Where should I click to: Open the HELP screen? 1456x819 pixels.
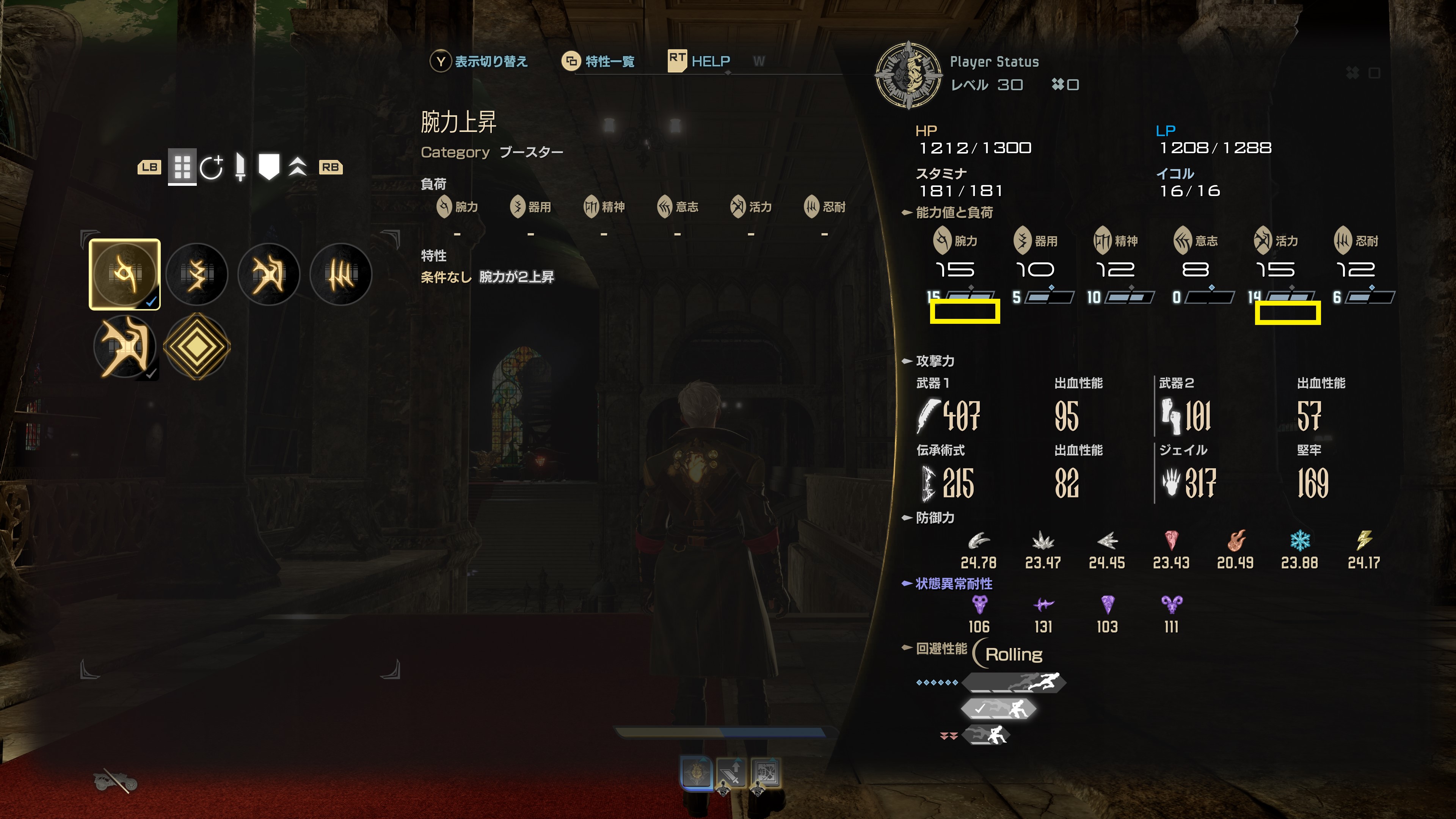[x=699, y=61]
